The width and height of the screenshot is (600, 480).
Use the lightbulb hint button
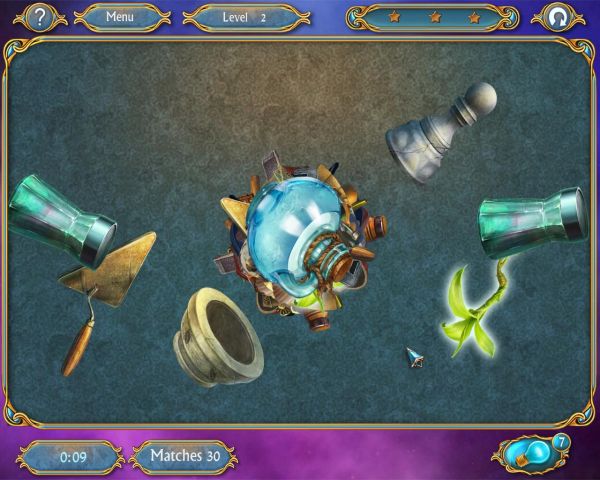point(531,453)
